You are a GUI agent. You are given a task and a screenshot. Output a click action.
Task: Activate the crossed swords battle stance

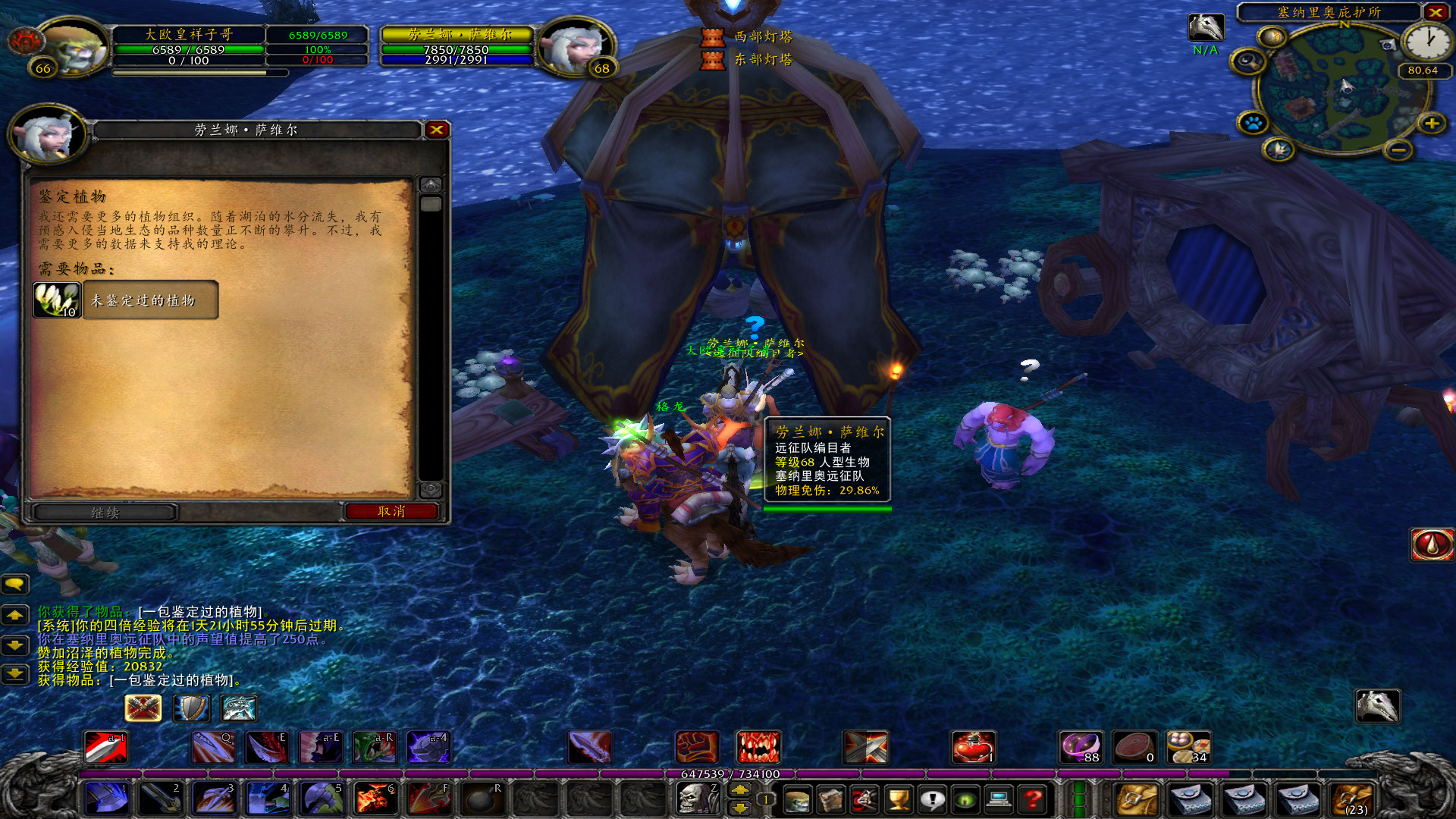tap(143, 708)
